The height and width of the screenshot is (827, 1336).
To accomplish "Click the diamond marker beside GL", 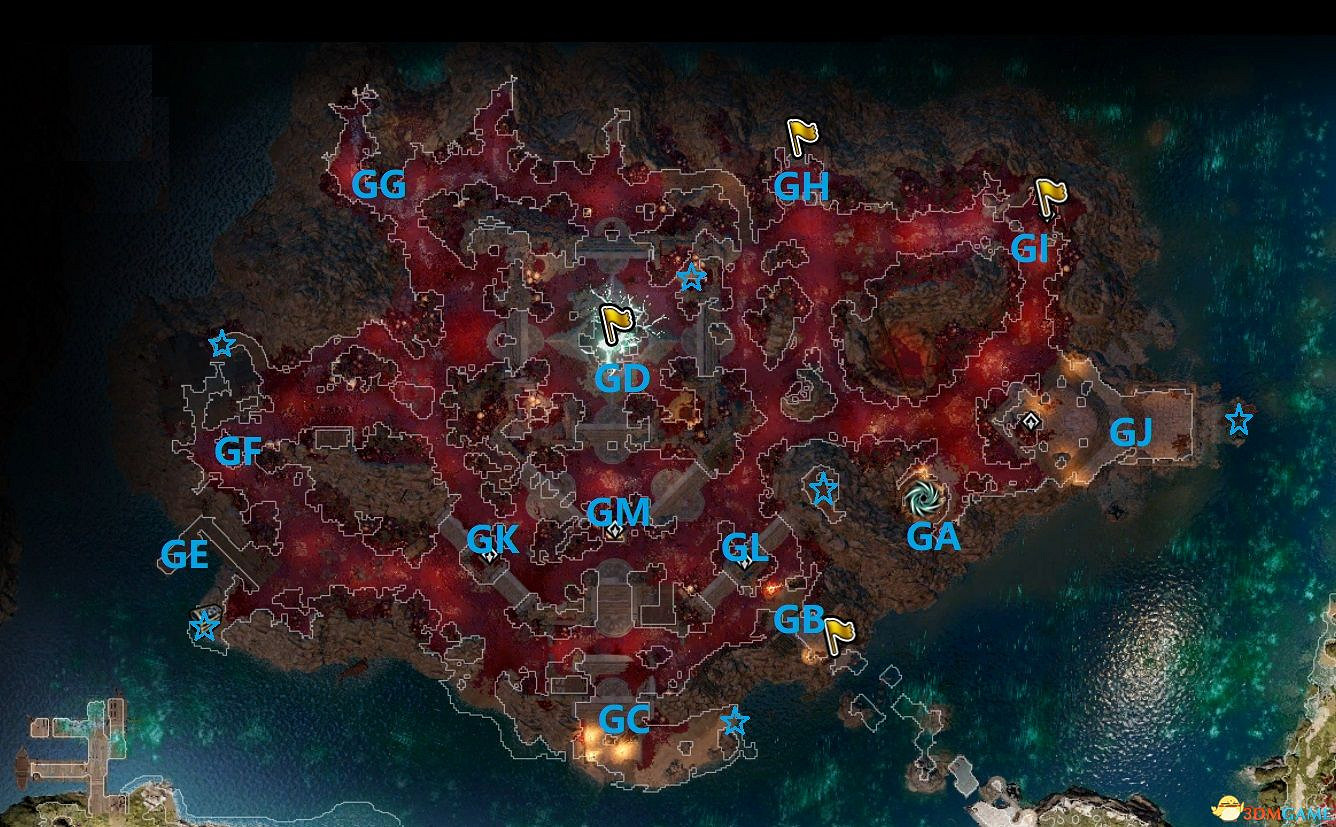I will click(745, 563).
